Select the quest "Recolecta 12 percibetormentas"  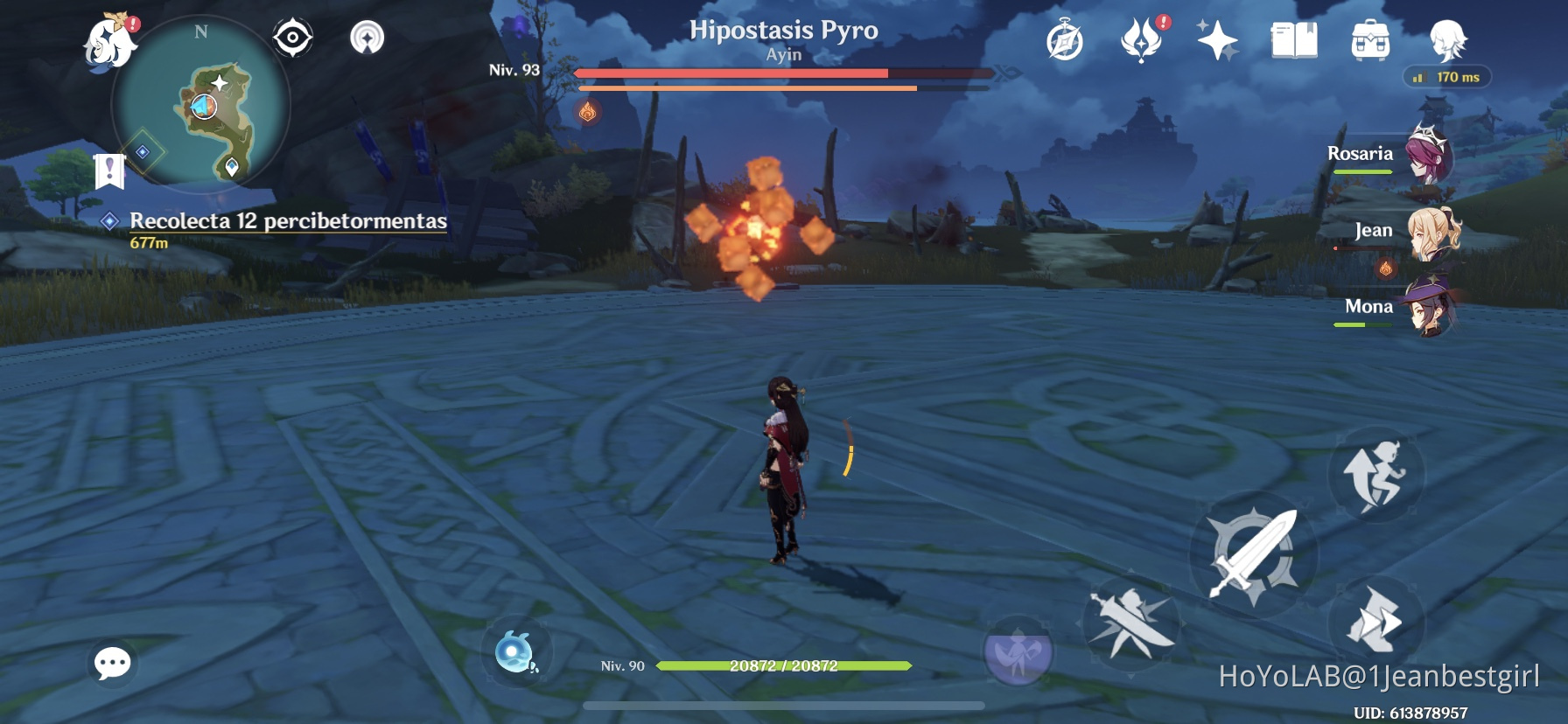[x=289, y=221]
